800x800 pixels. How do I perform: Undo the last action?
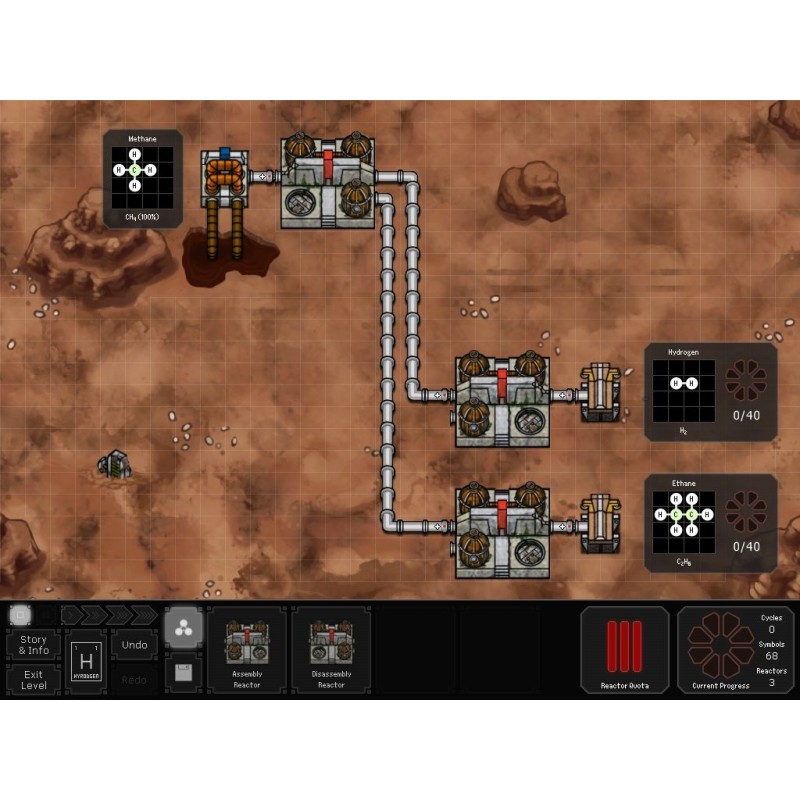pos(134,645)
